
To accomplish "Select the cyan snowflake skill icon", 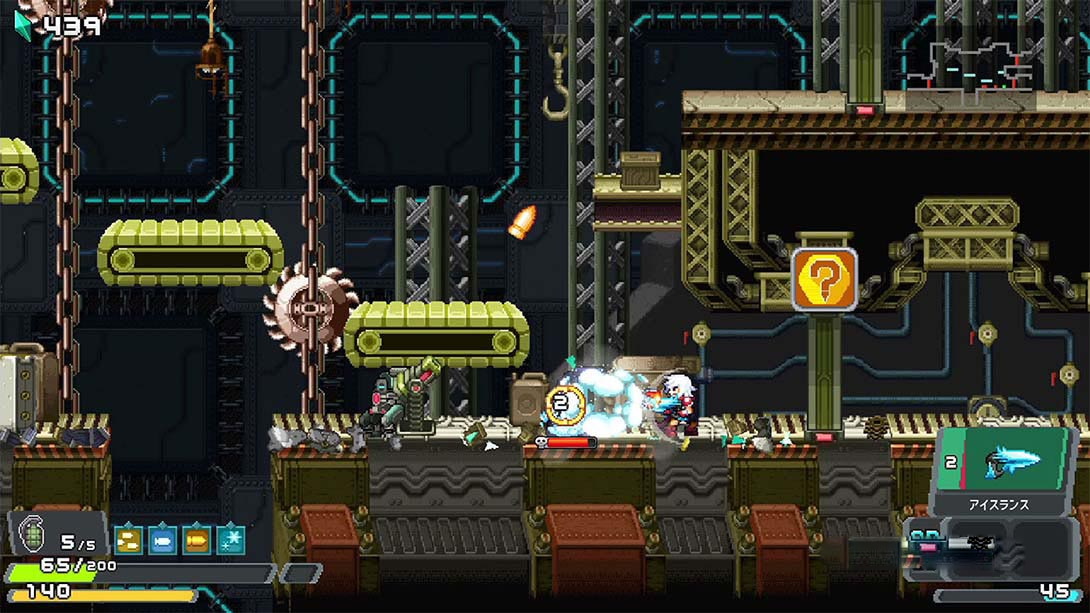I will pos(230,541).
